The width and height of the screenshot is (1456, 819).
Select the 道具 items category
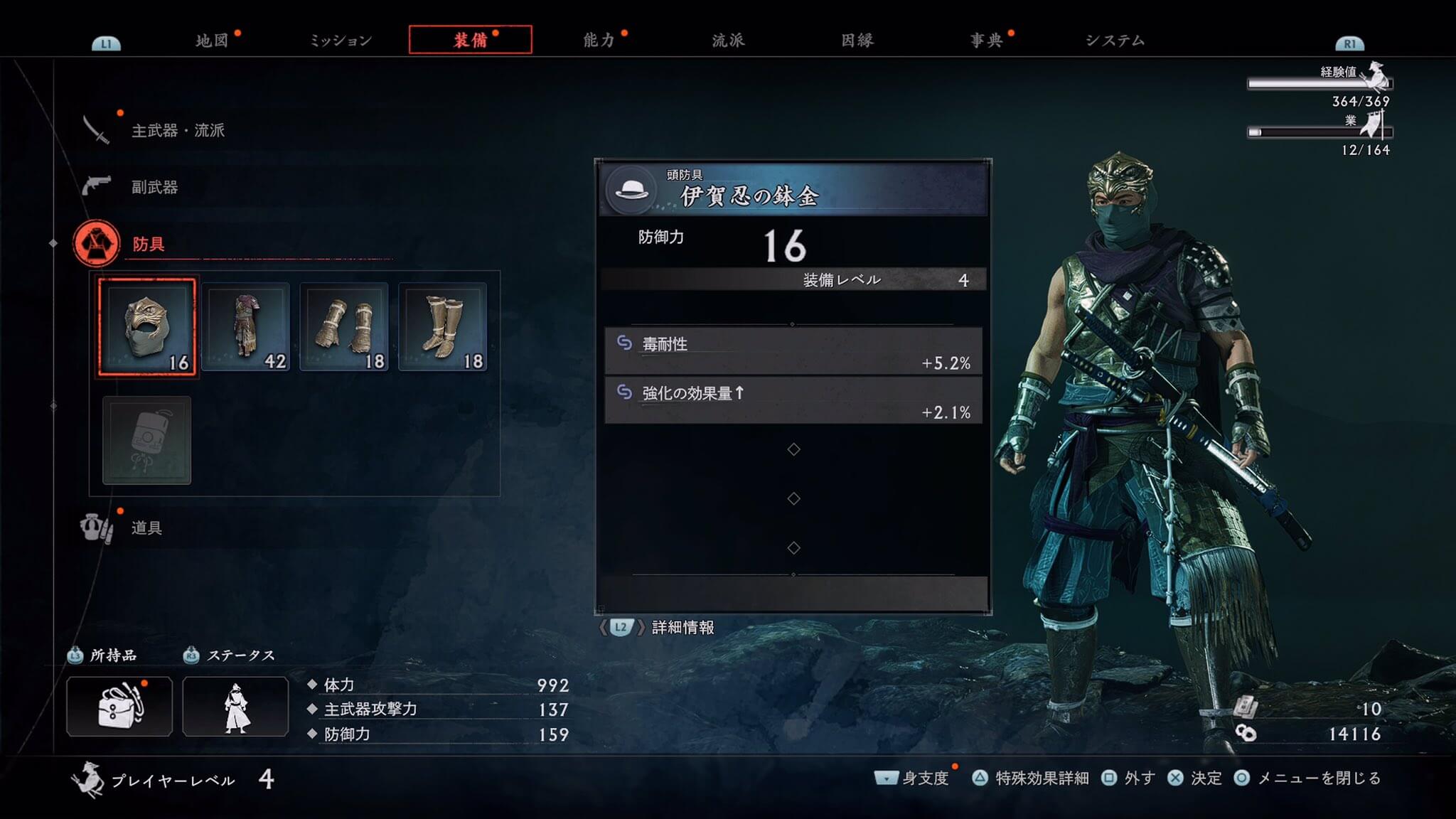[x=146, y=528]
